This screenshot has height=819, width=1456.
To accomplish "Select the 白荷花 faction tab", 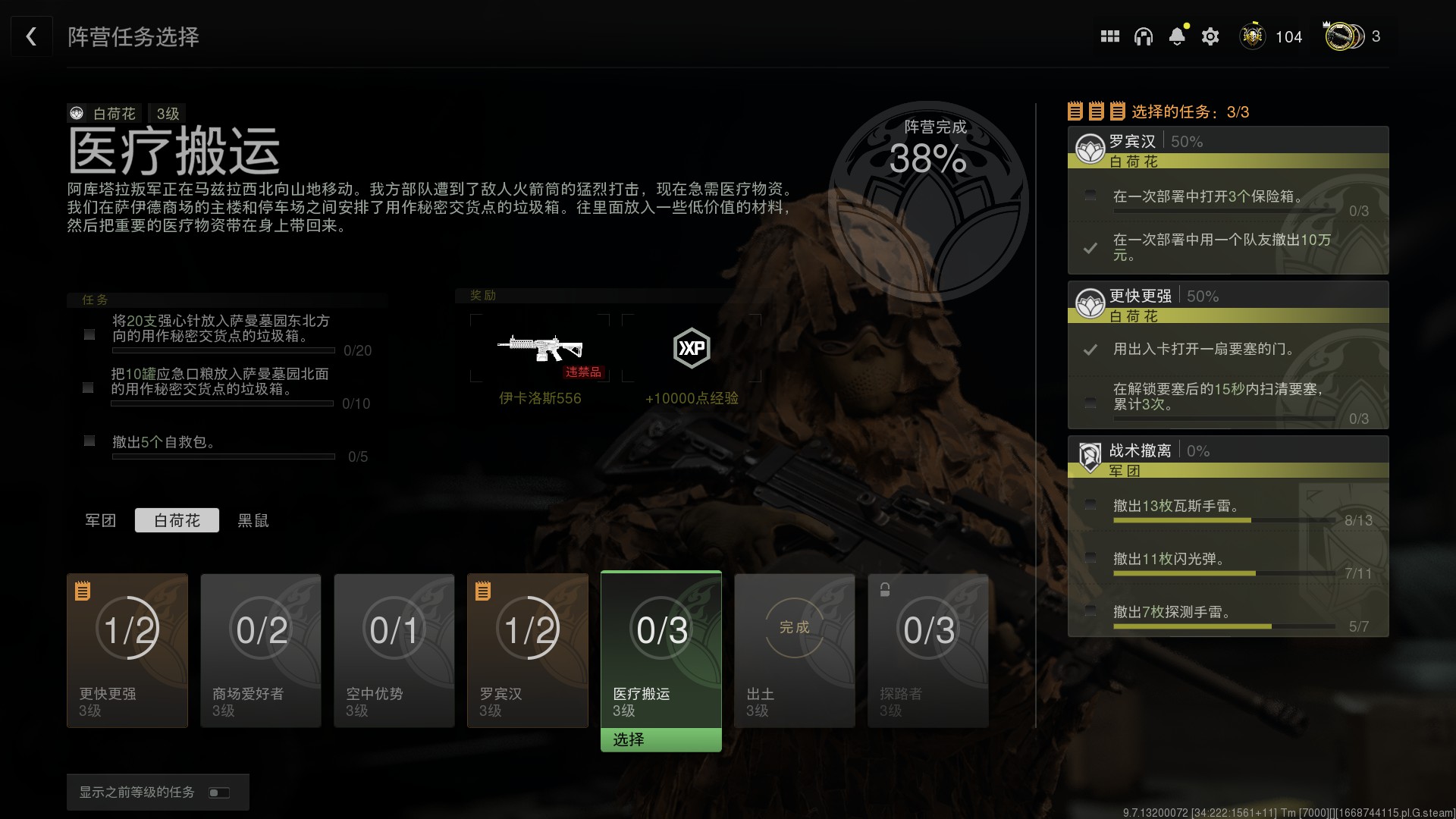I will coord(177,520).
